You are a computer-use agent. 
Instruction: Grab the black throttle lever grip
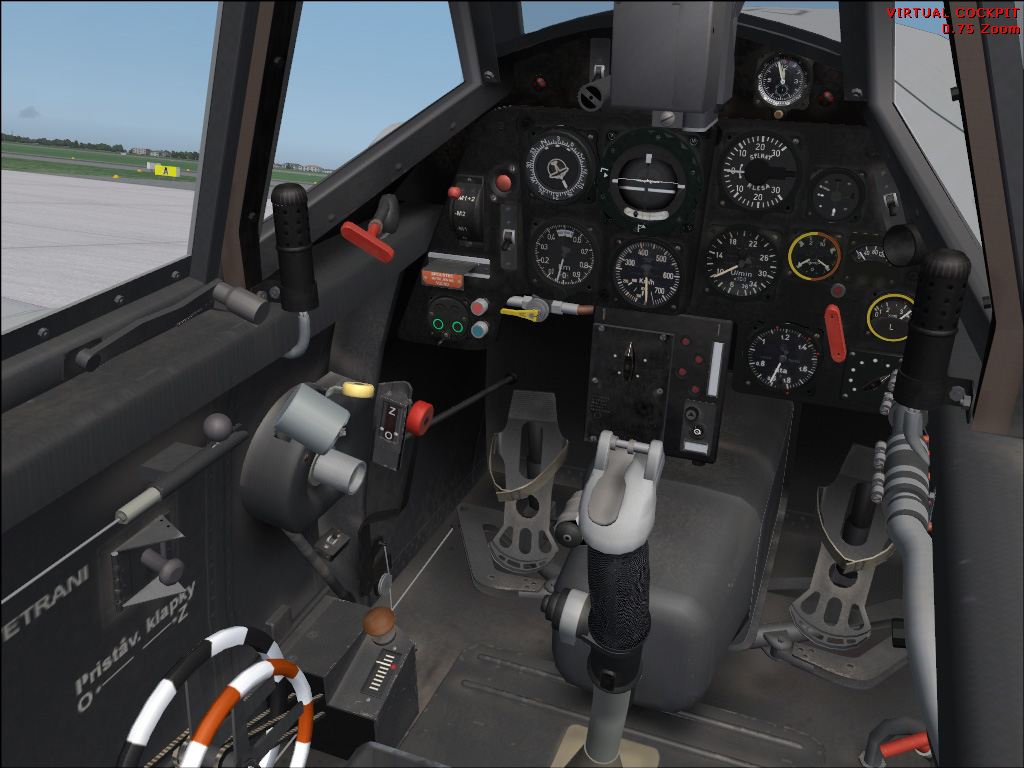click(294, 247)
